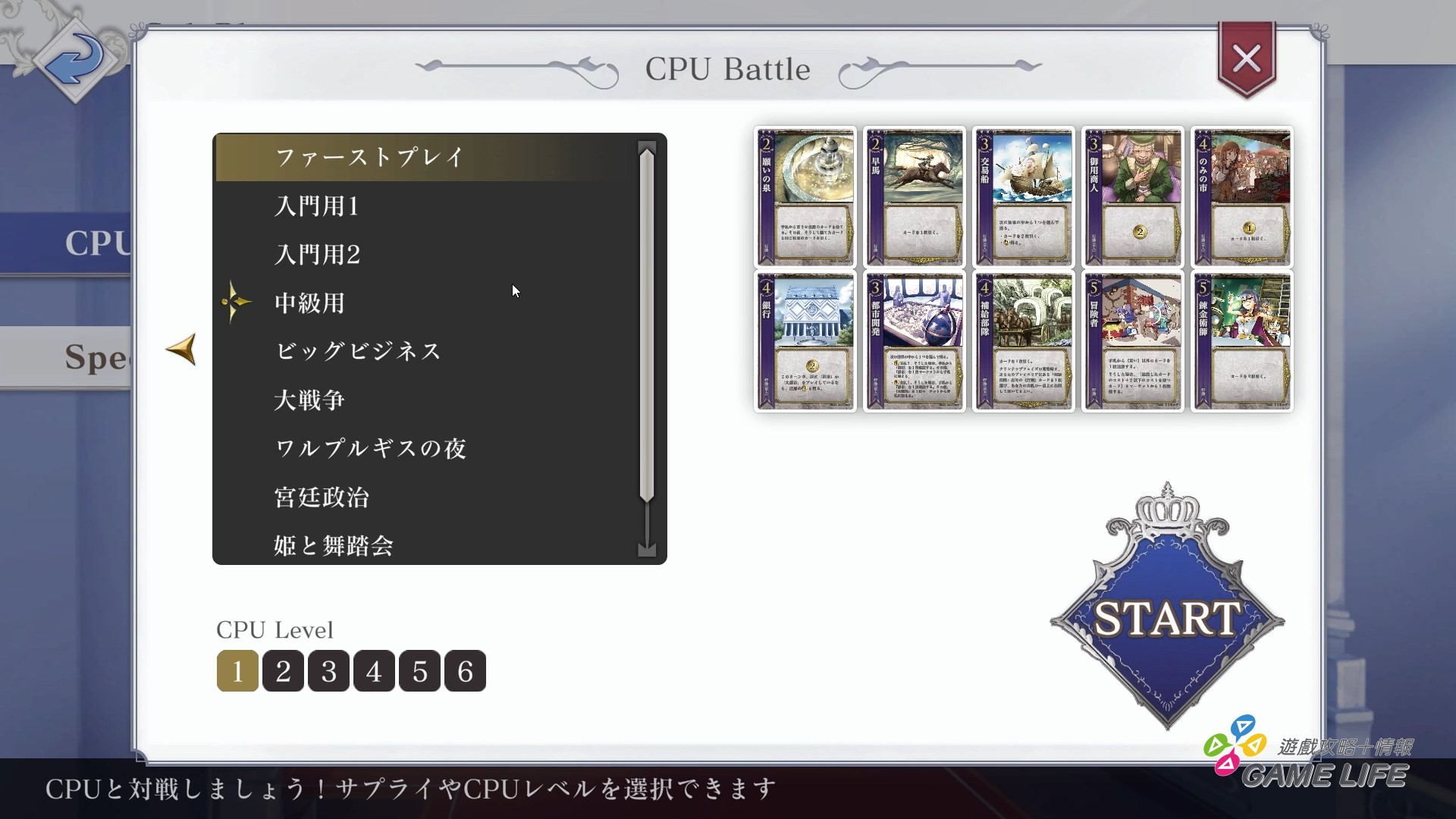Open the 銀行 card

coord(805,340)
